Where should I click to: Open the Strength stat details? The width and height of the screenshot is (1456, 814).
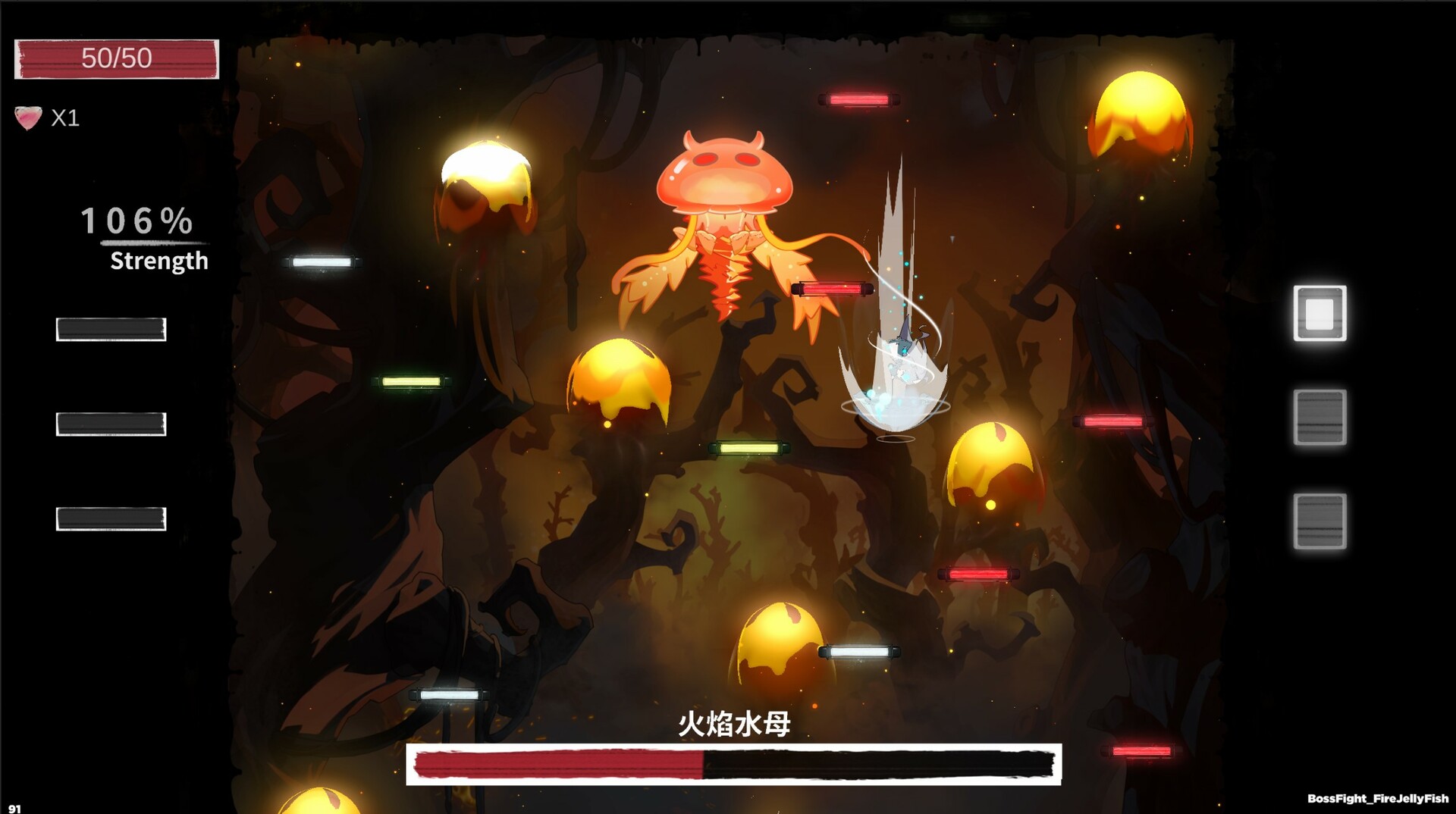click(158, 262)
